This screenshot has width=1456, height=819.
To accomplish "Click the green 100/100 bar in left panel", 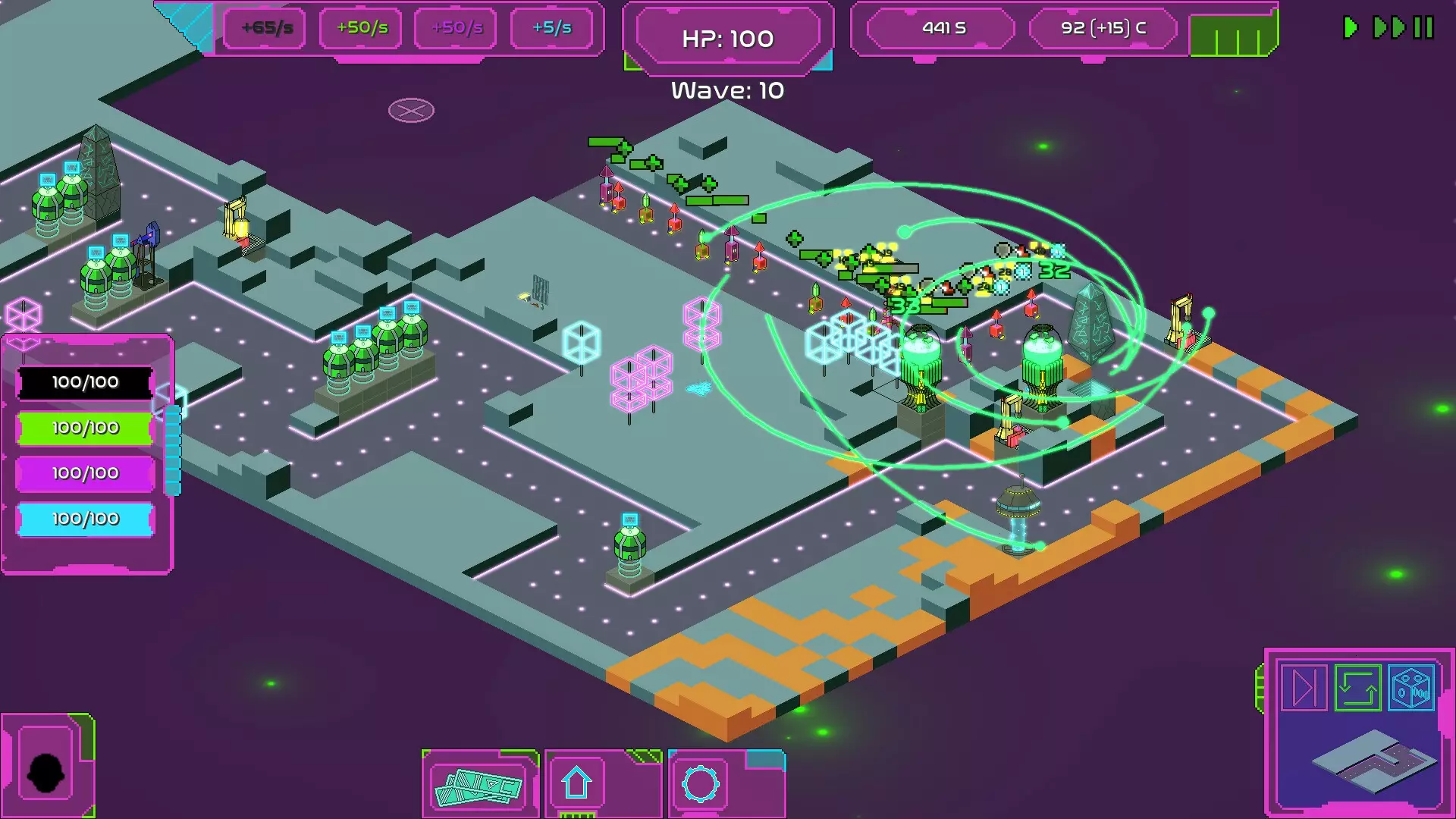I will pos(84,427).
